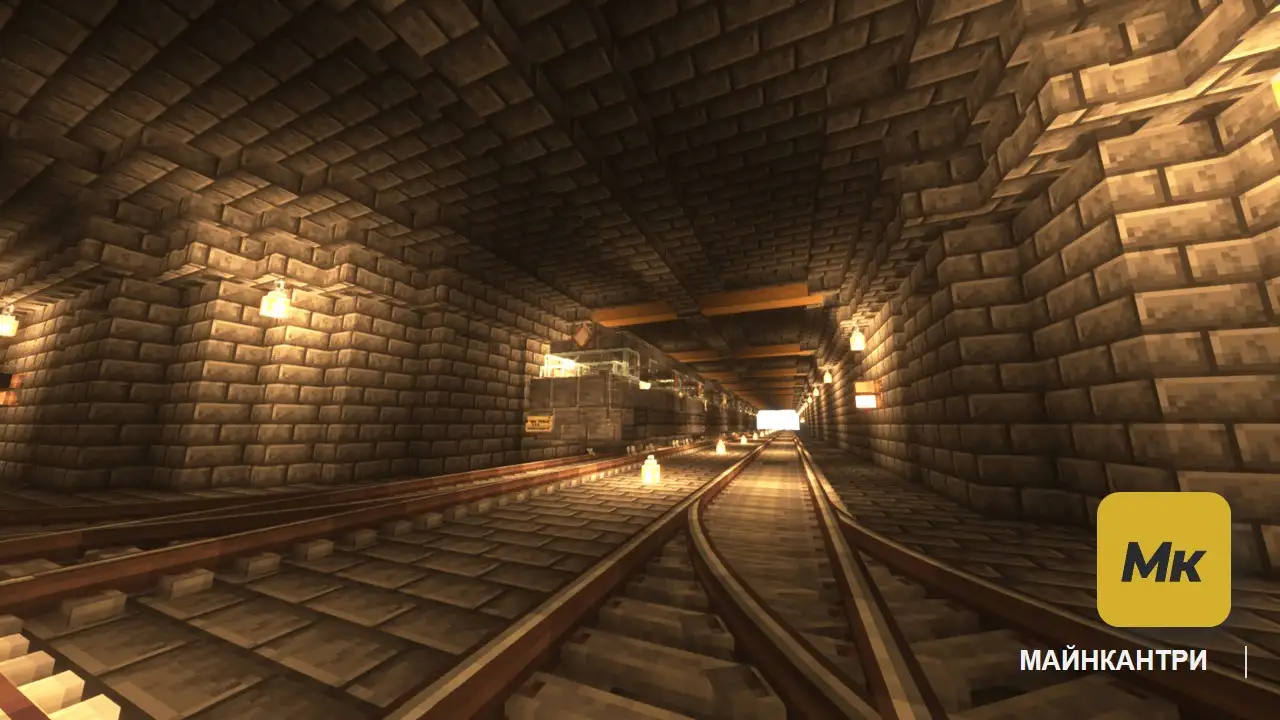
Task: Click the yellow Mk logo badge
Action: point(1163,559)
